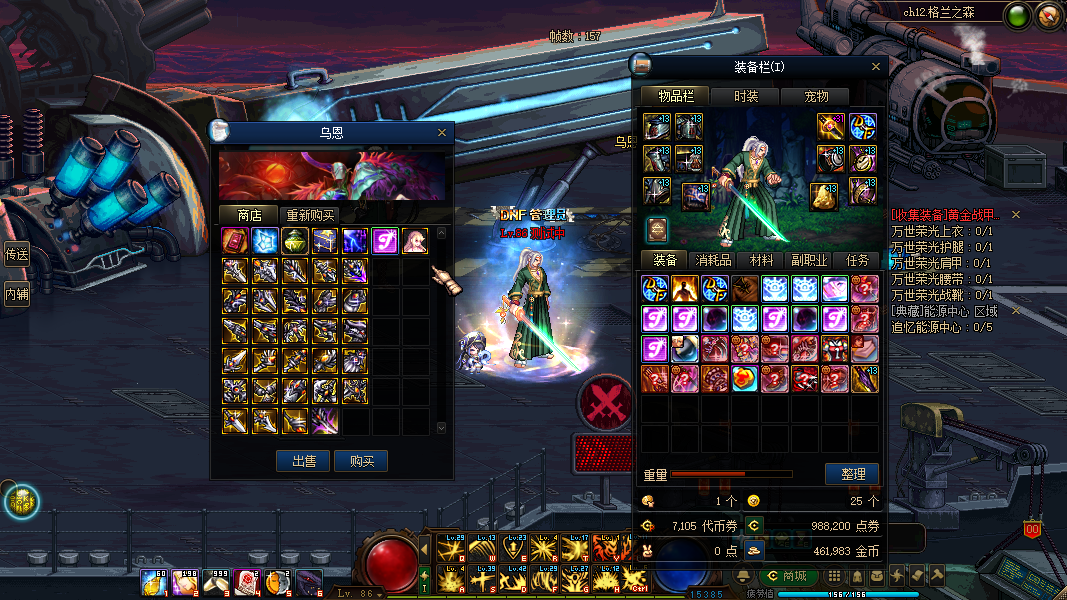The width and height of the screenshot is (1067, 600).
Task: Switch to the 消耗品 consumables tab
Action: [x=714, y=260]
